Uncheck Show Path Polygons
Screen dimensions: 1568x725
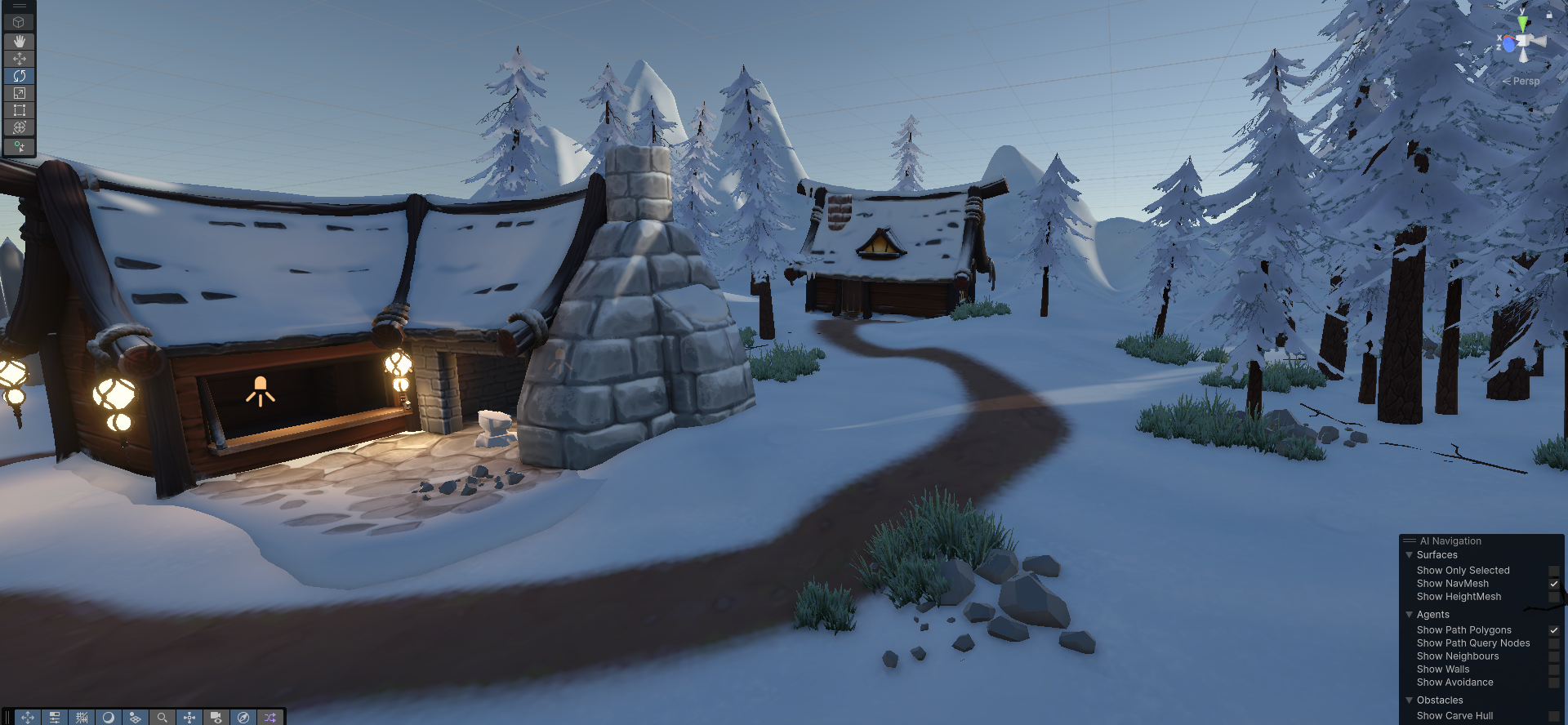(x=1554, y=630)
